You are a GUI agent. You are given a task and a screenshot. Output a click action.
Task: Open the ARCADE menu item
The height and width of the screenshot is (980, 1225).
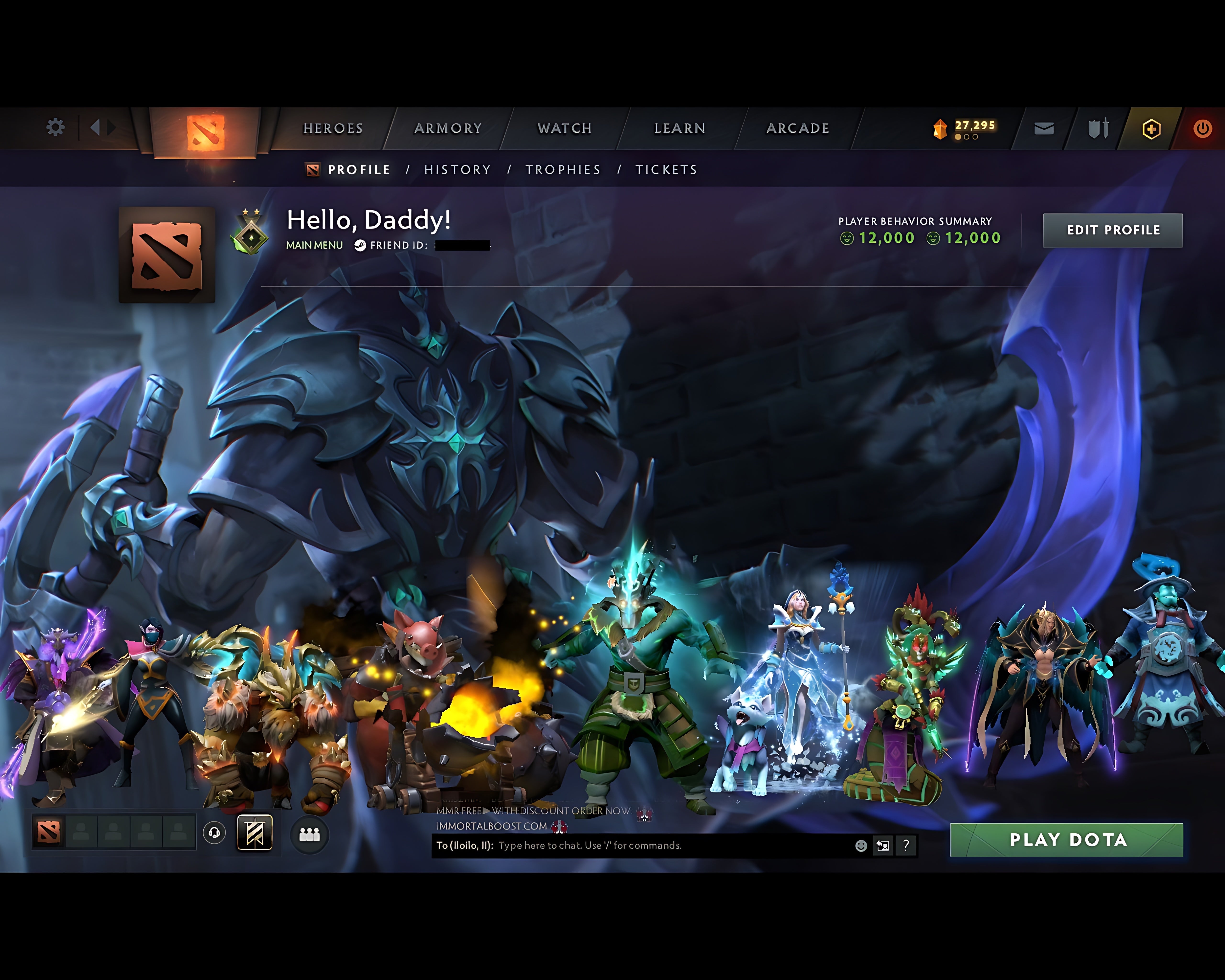click(798, 128)
